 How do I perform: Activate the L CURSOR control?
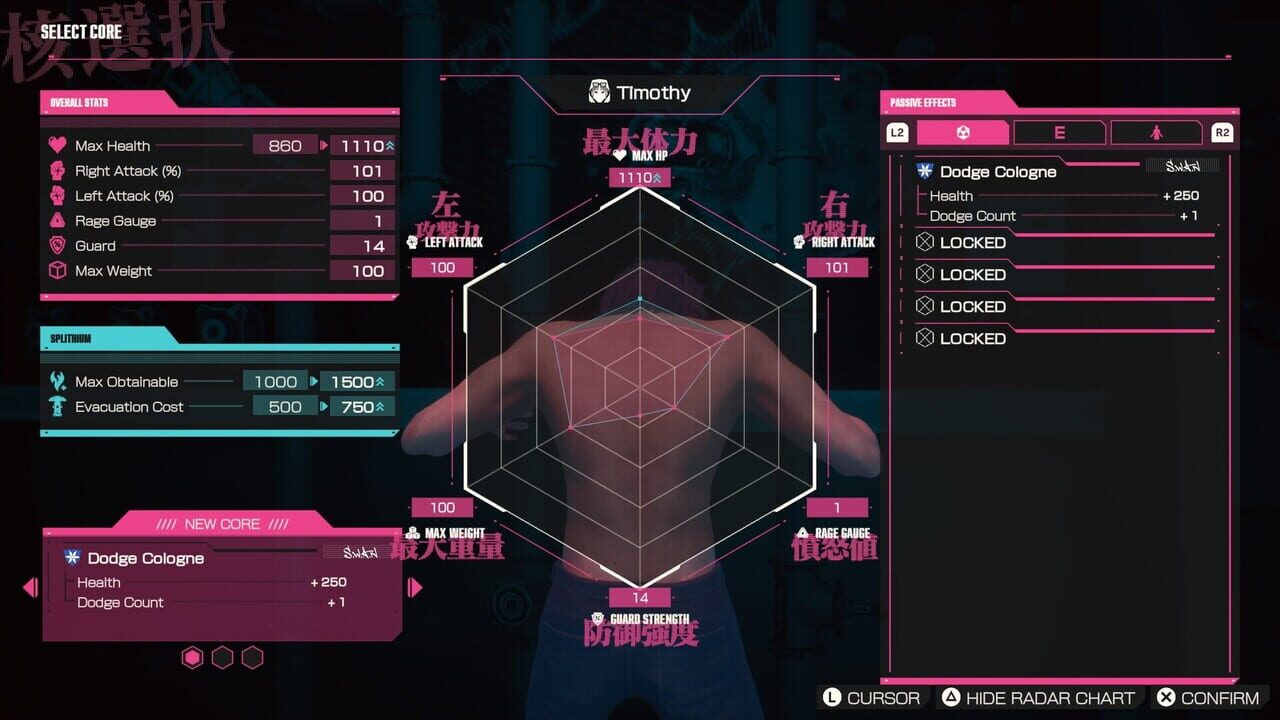click(873, 697)
